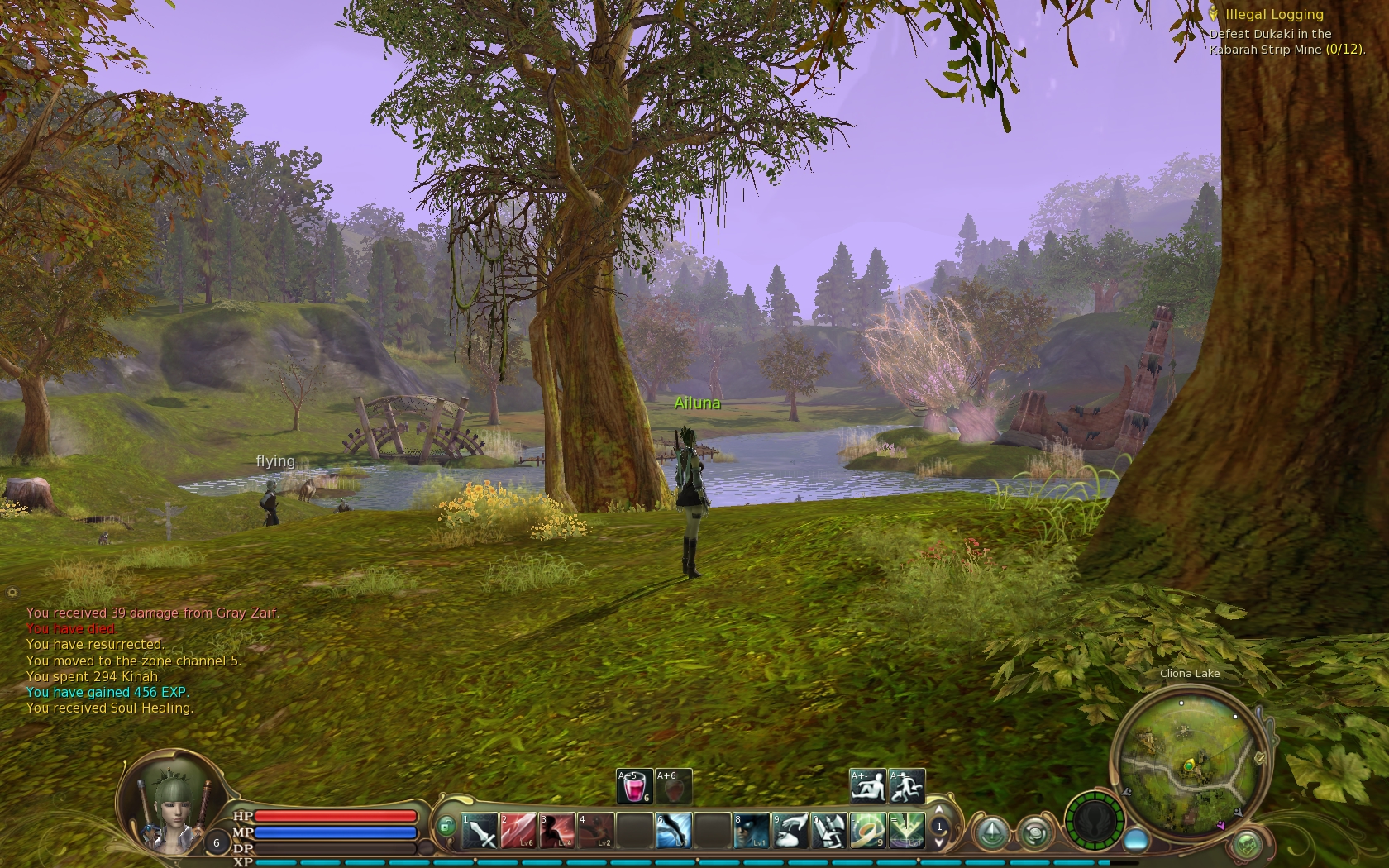The width and height of the screenshot is (1389, 868).
Task: Toggle the running figure action icon
Action: click(906, 786)
